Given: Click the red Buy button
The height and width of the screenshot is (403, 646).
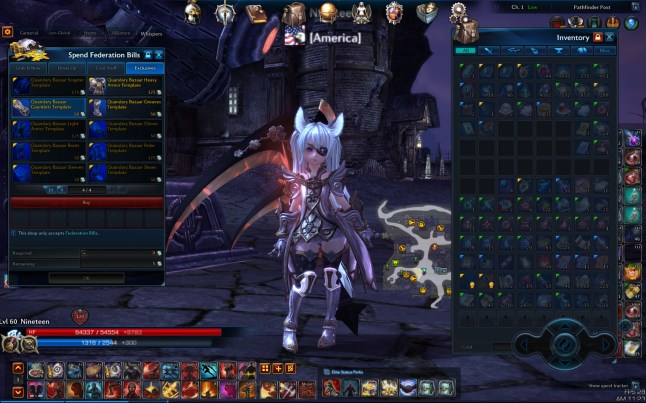Looking at the screenshot, I should [85, 202].
